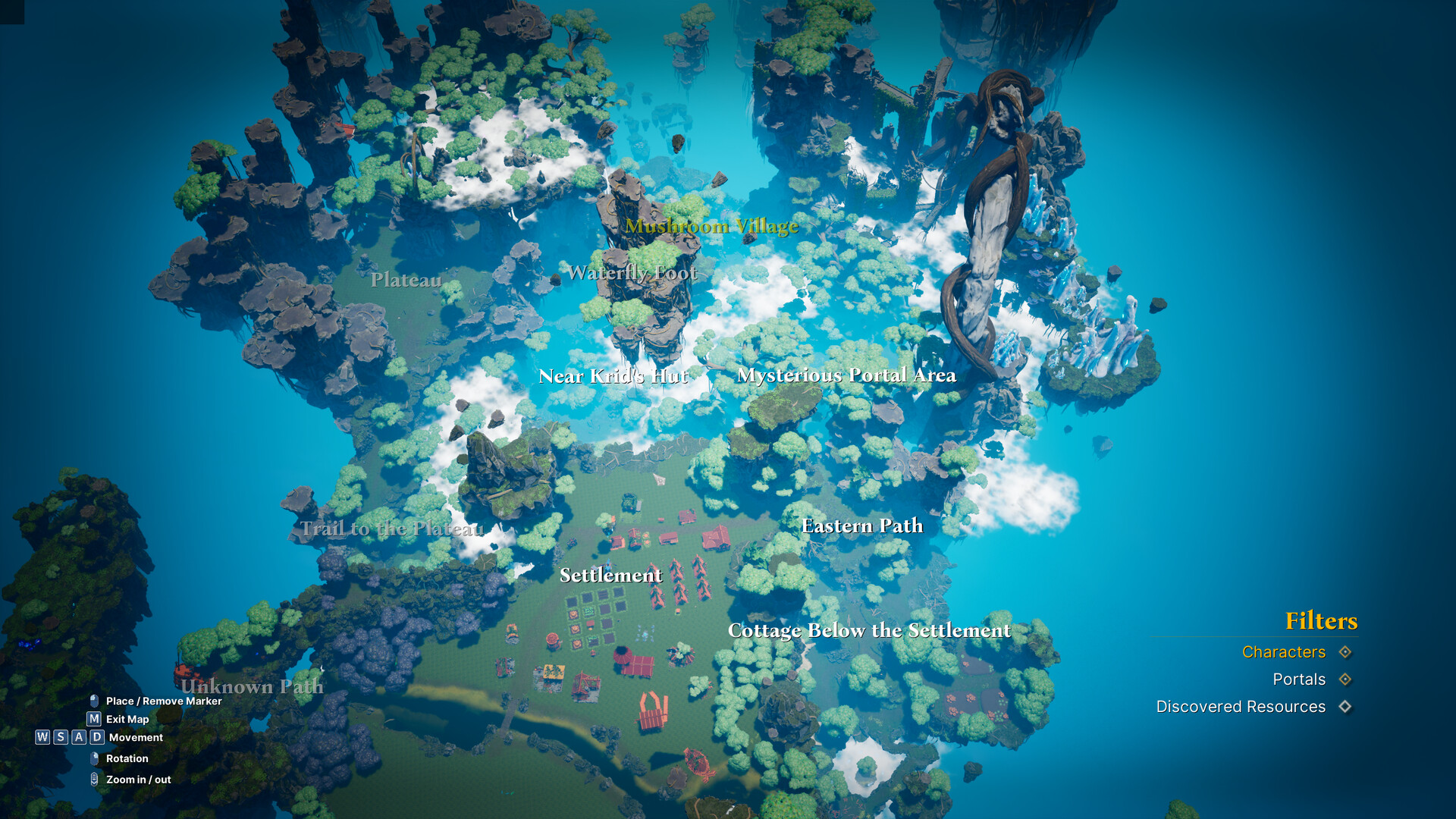Click the Rotation mouse icon

(x=93, y=758)
